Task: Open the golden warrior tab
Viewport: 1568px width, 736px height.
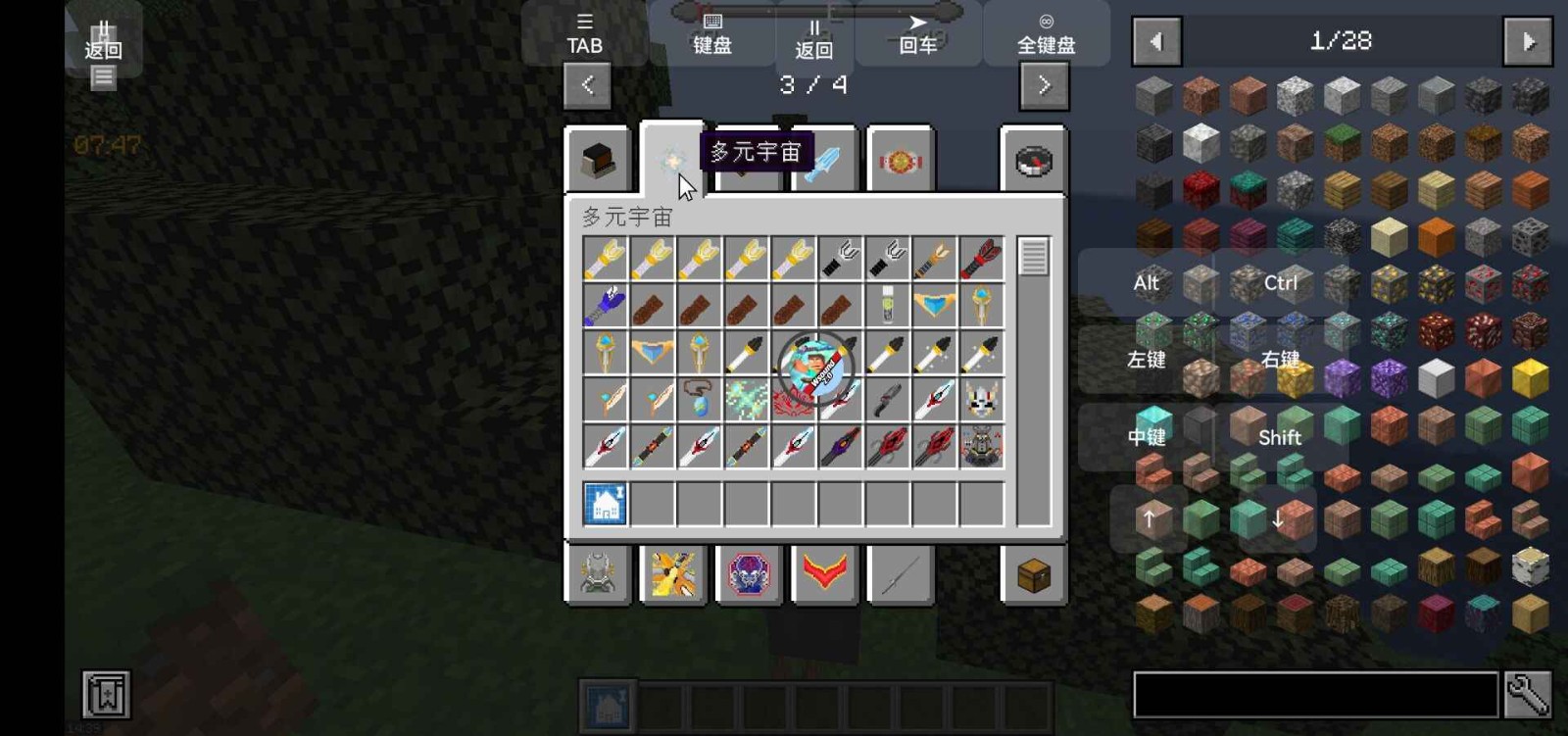Action: (673, 574)
